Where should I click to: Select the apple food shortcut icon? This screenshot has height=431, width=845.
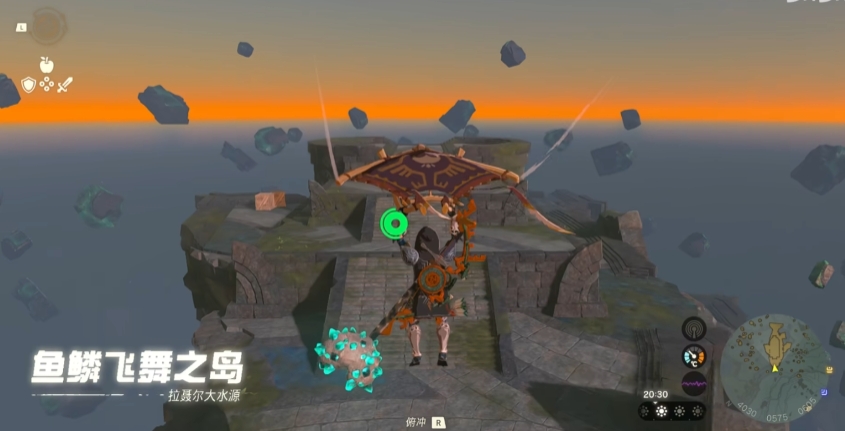45,64
